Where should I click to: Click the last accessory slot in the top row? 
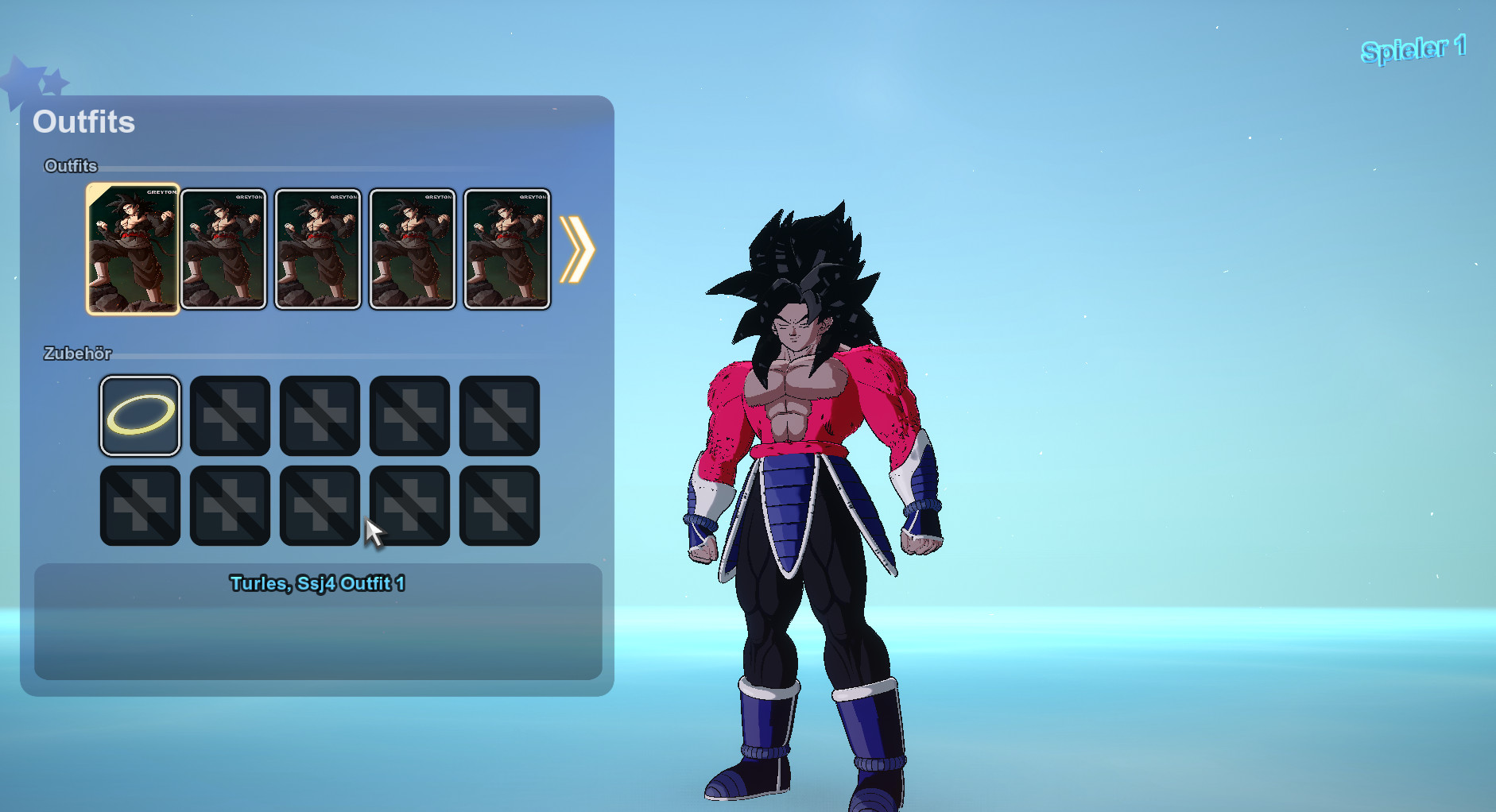click(499, 415)
